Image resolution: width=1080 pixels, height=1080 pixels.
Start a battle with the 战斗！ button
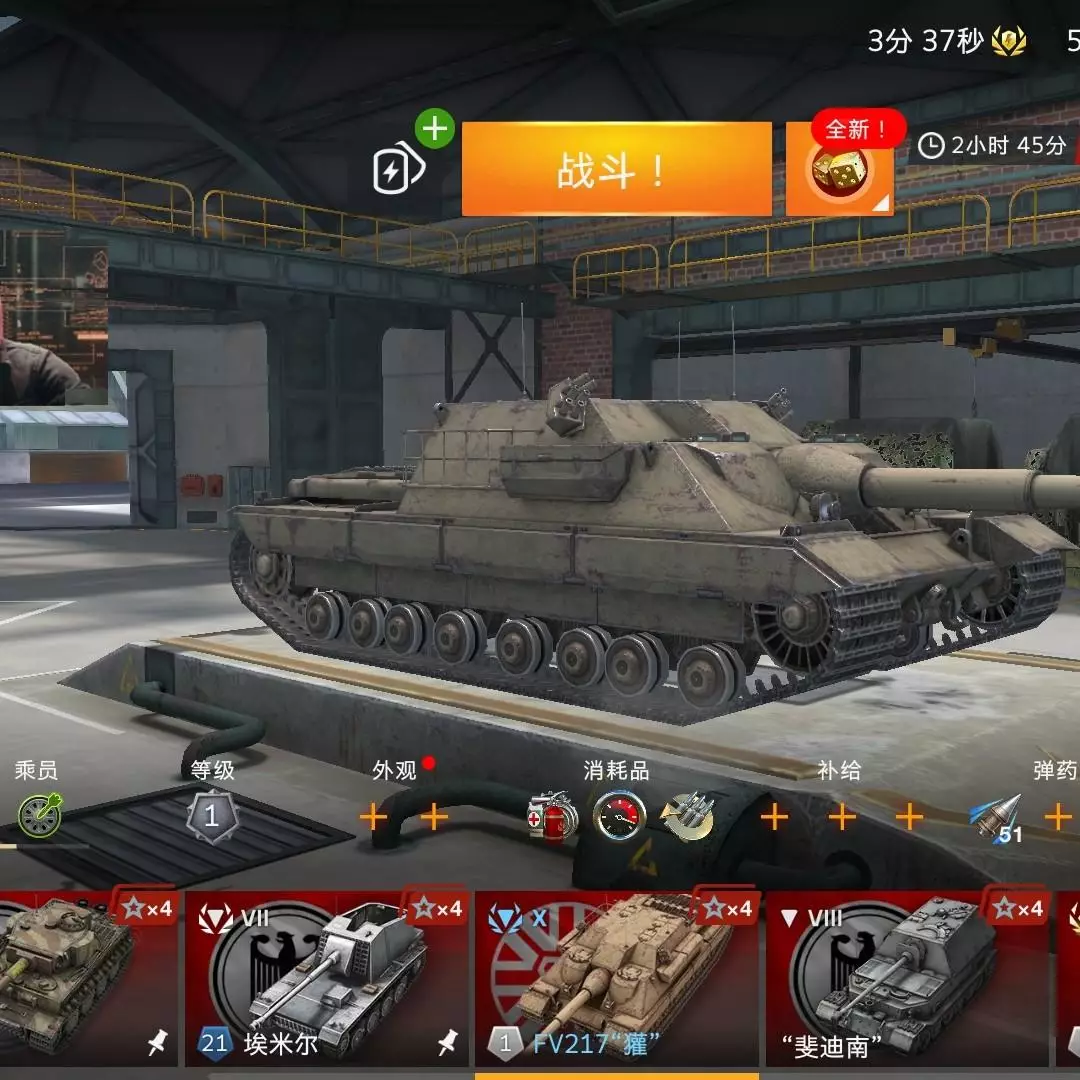(x=616, y=169)
